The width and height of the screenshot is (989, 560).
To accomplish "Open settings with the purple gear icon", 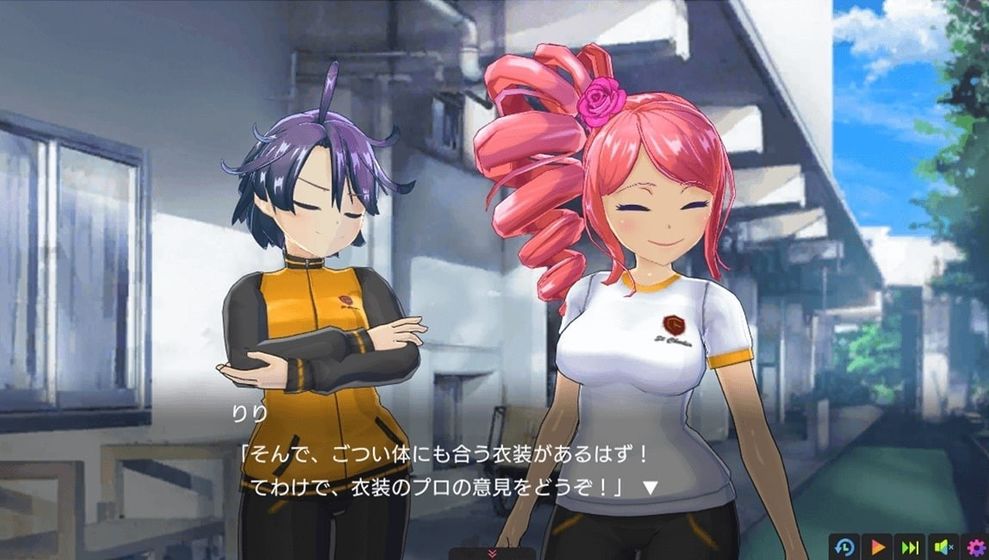I will (x=975, y=547).
